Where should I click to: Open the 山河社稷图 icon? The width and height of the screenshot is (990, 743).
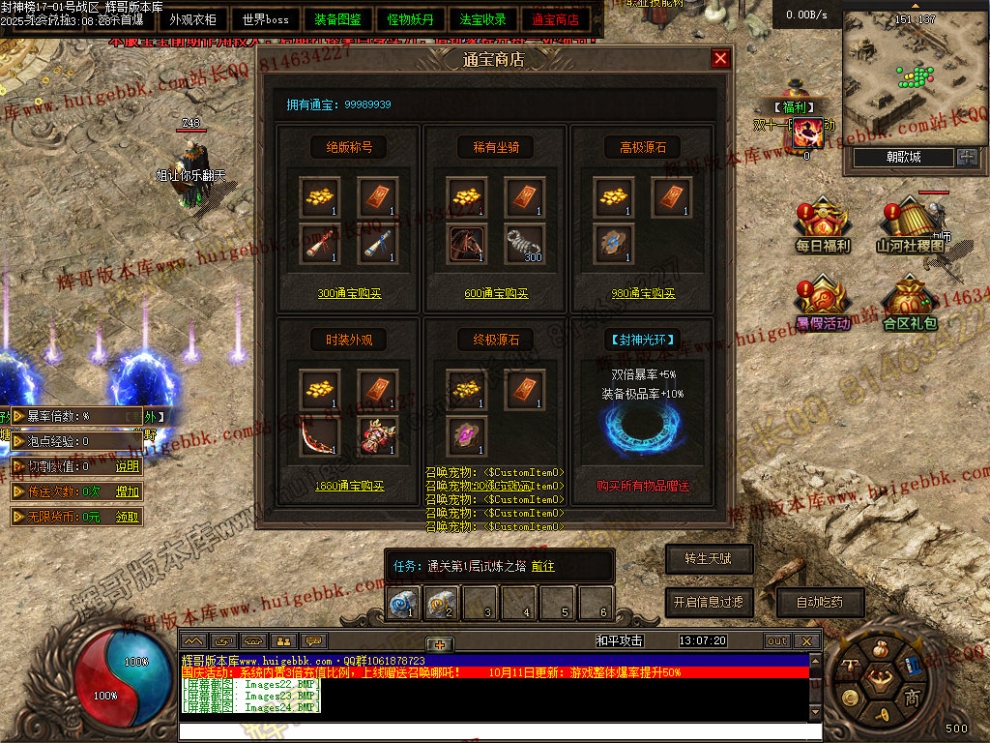(909, 225)
